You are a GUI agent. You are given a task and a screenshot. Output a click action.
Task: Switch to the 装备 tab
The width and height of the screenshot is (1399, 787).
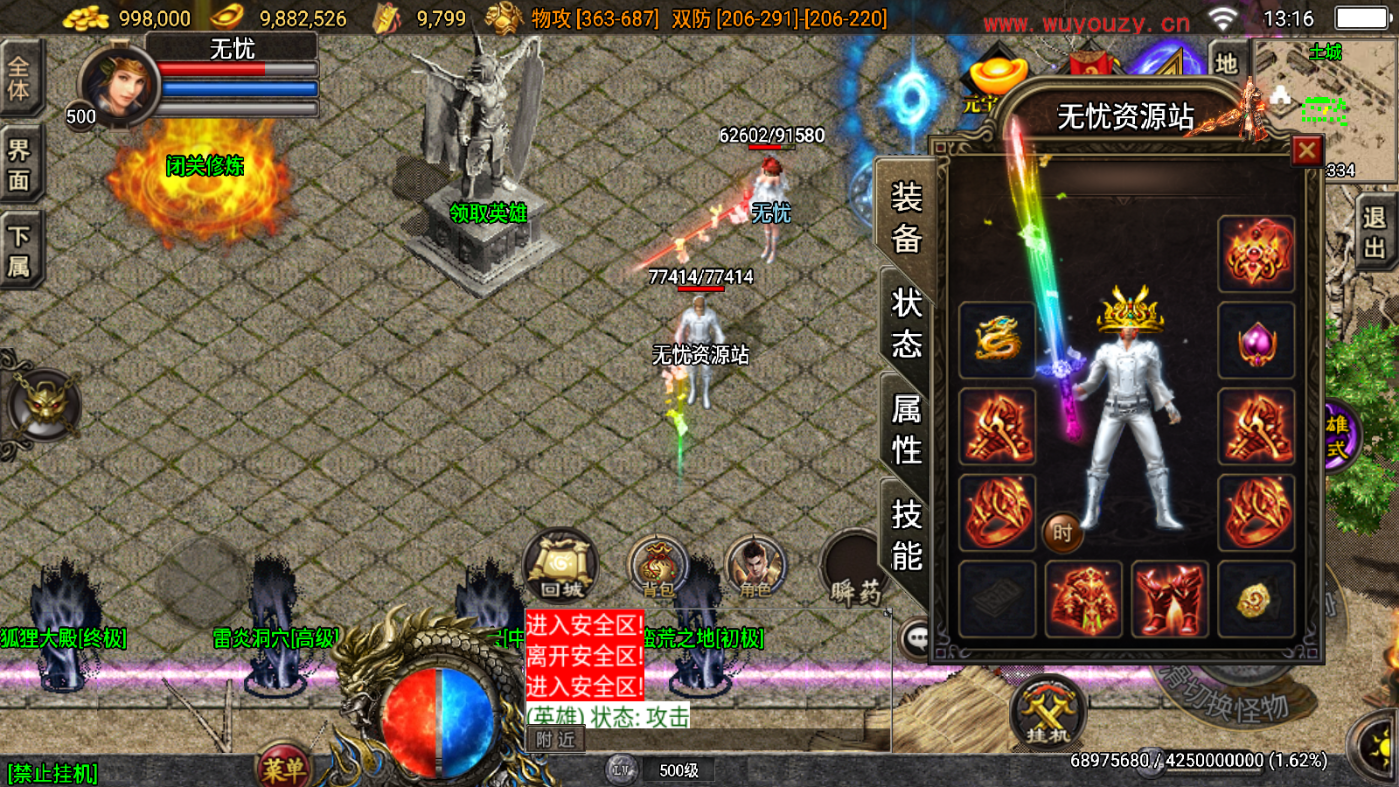coord(906,216)
